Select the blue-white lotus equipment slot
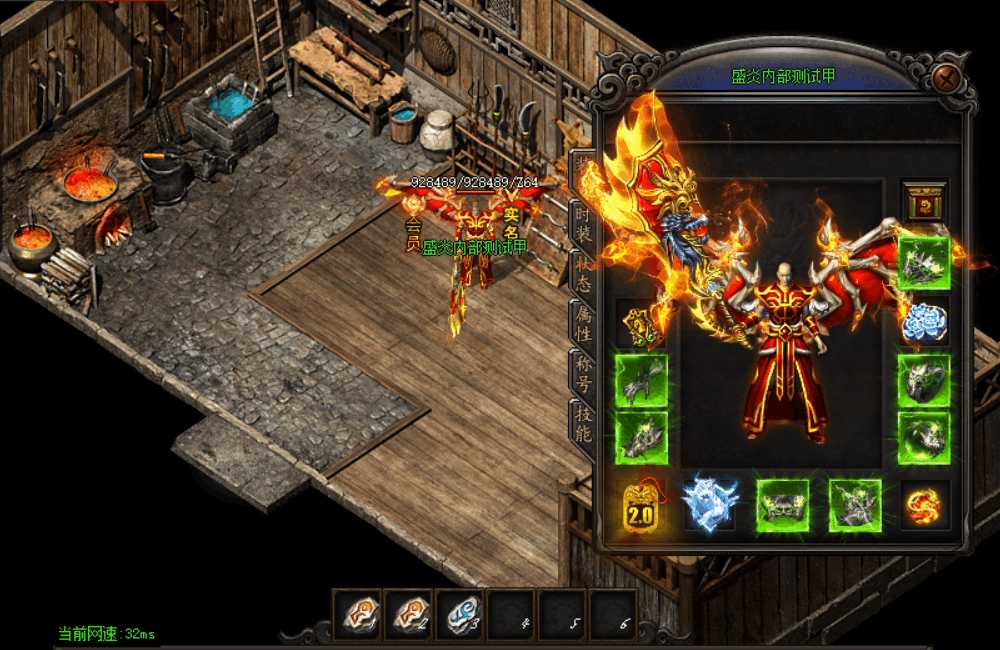Screen dimensions: 1000x650 tap(923, 322)
